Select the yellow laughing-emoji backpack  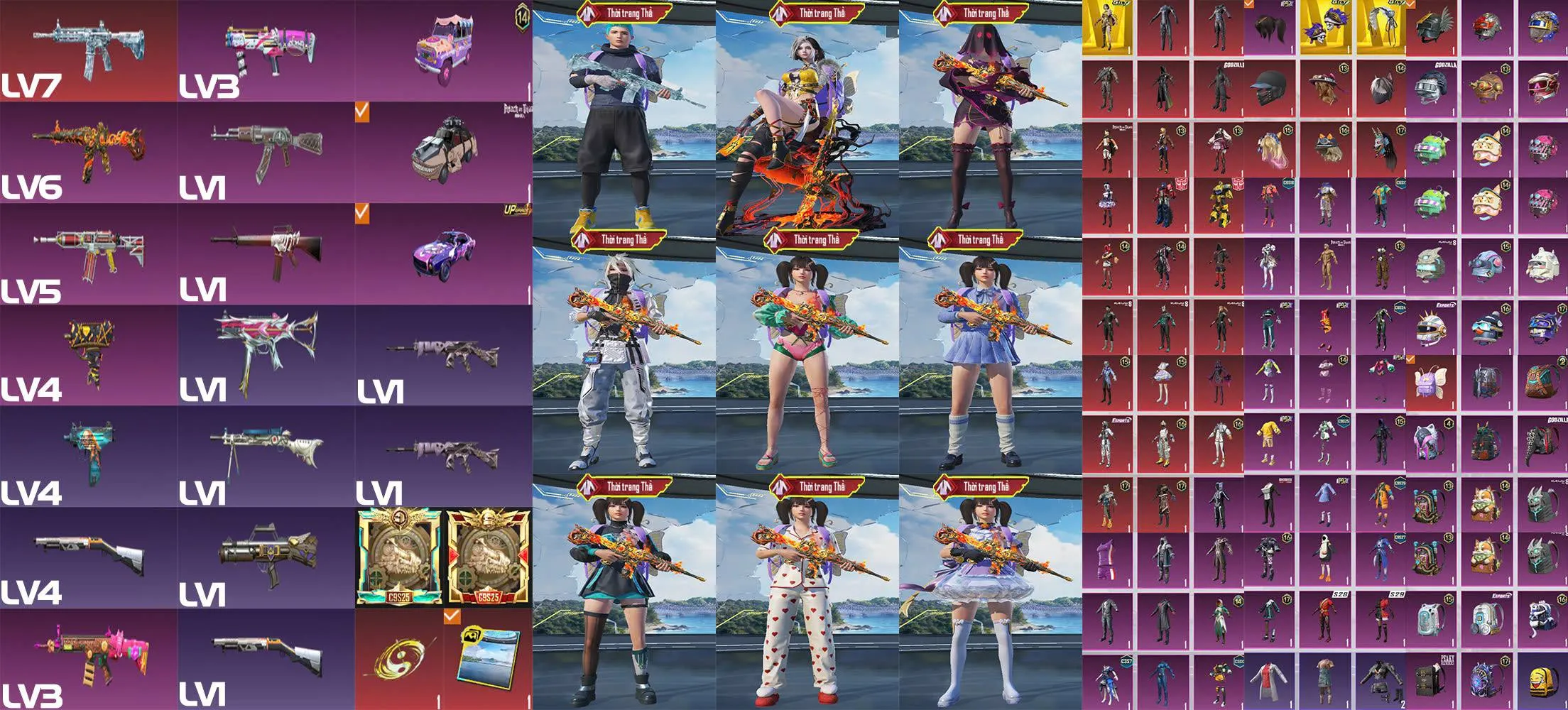coord(1541,682)
